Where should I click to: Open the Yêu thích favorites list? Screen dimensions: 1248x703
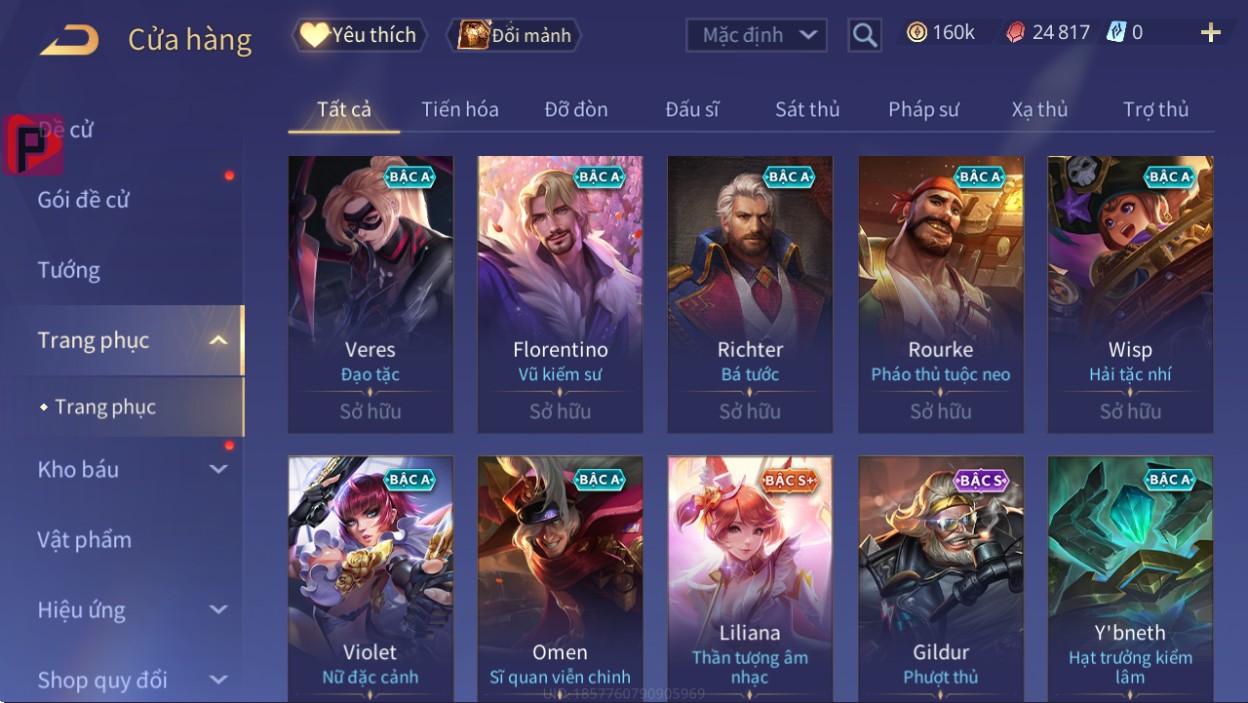coord(359,35)
